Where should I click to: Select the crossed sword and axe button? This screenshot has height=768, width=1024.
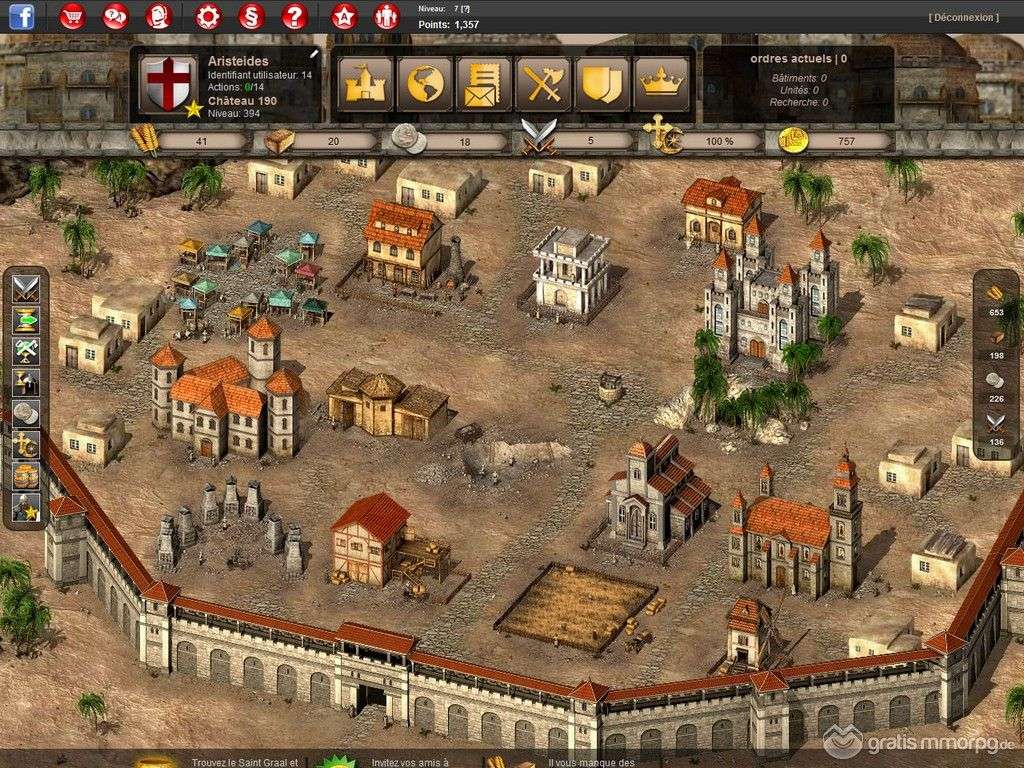click(x=543, y=84)
